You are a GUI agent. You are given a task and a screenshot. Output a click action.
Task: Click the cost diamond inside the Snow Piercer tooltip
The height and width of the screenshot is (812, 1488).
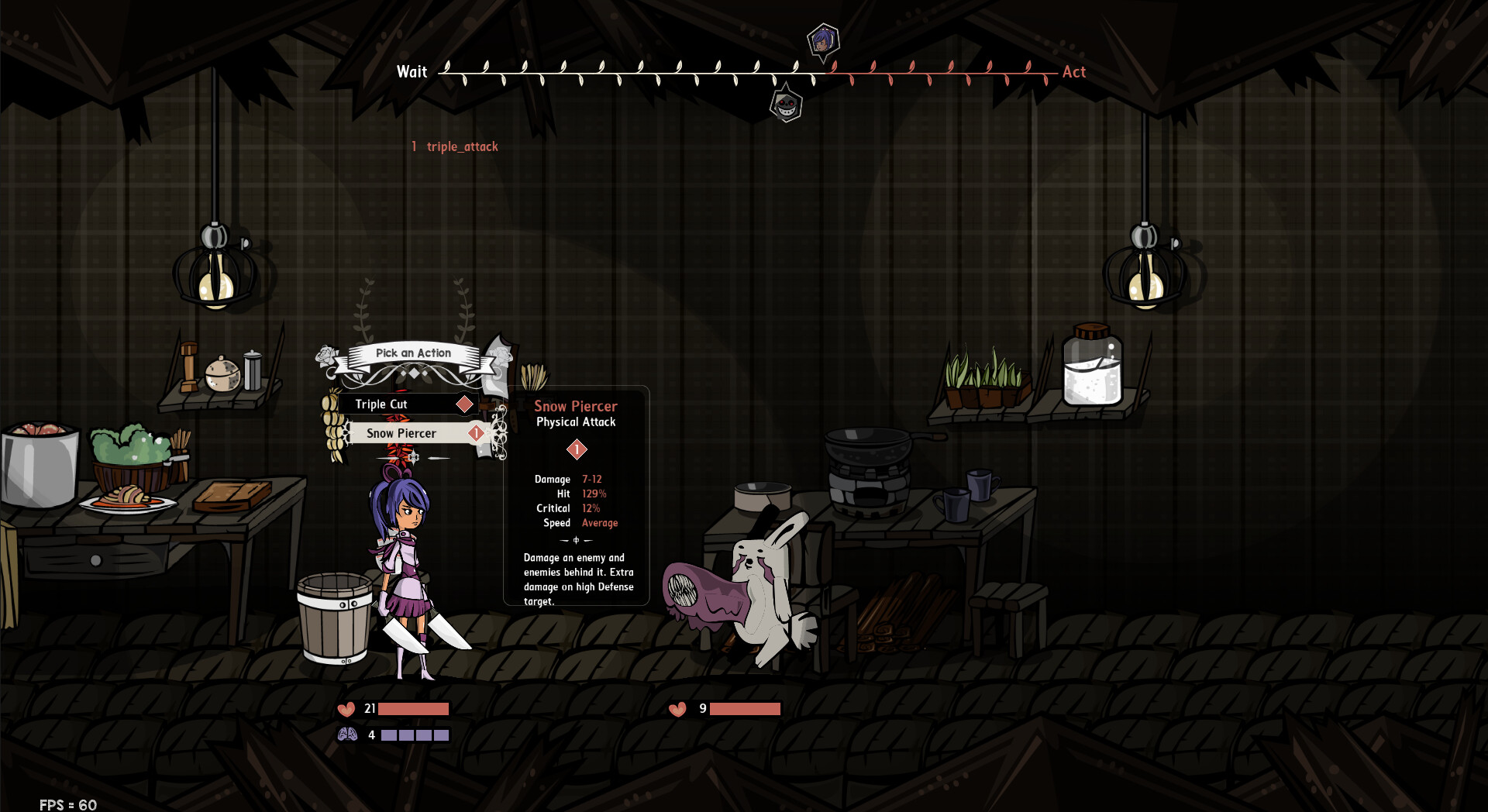click(576, 448)
